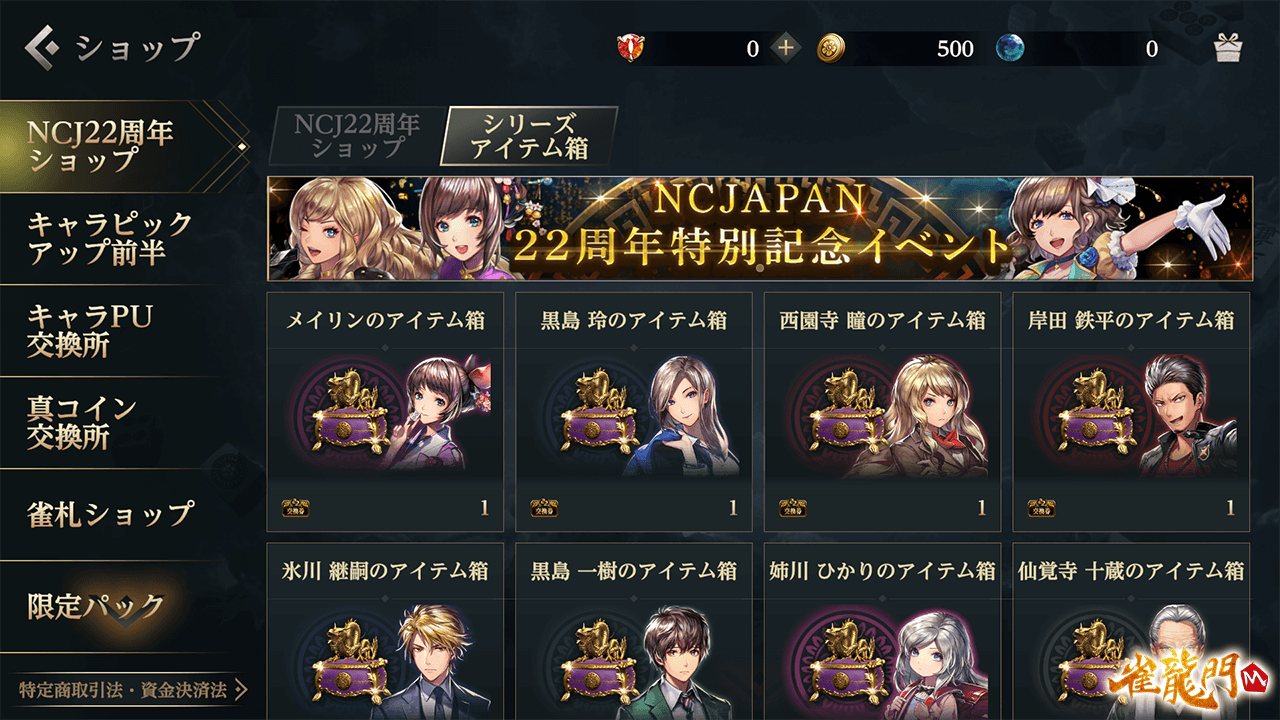Choose 黒島 一樹のアイテム箱

click(x=634, y=632)
